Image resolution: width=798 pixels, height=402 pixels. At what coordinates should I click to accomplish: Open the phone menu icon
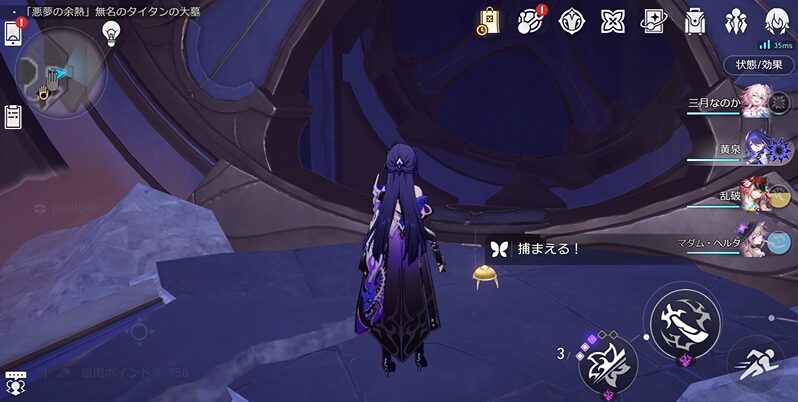coord(13,32)
